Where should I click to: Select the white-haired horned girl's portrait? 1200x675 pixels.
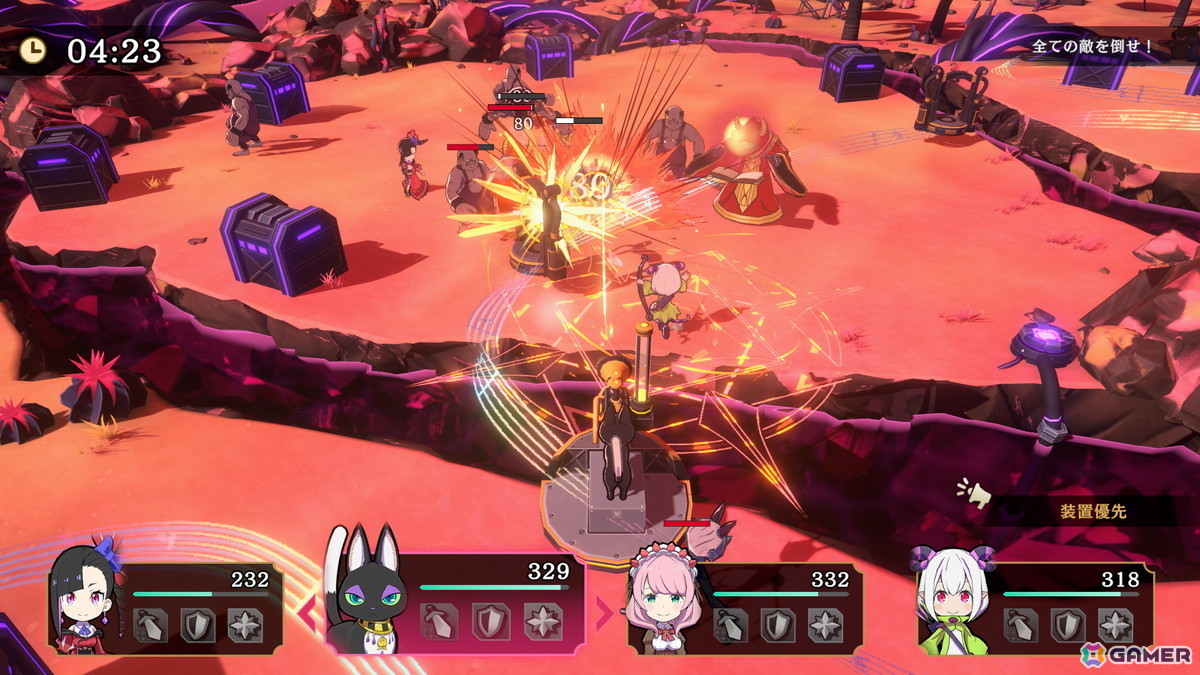[950, 598]
